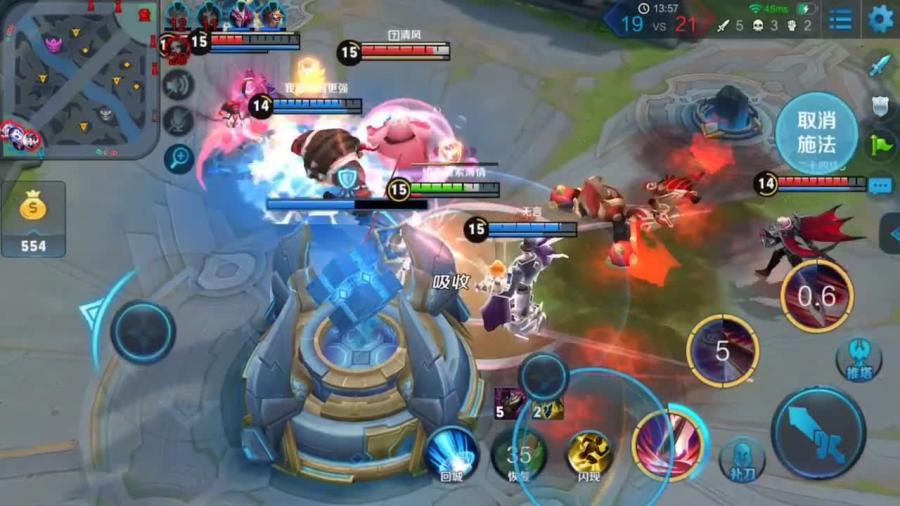This screenshot has width=900, height=506.
Task: Open the quick chat bubble
Action: [880, 185]
